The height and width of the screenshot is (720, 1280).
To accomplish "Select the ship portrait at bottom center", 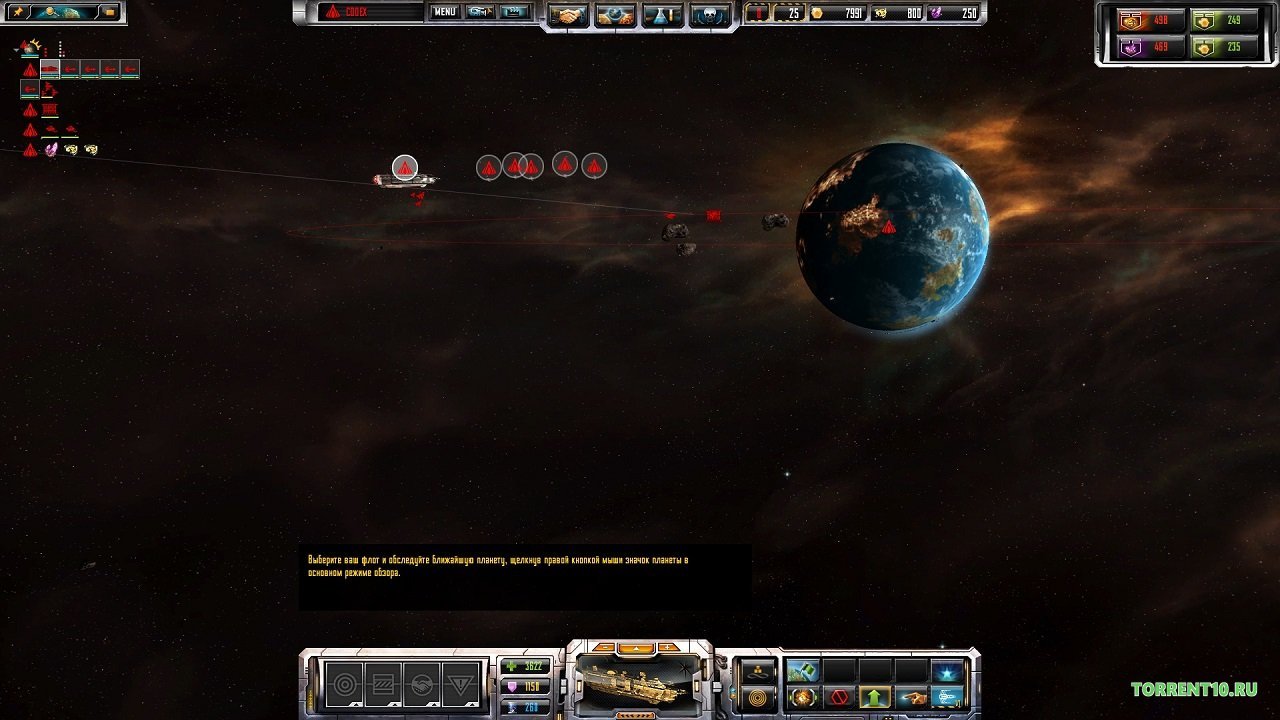I will click(x=638, y=685).
